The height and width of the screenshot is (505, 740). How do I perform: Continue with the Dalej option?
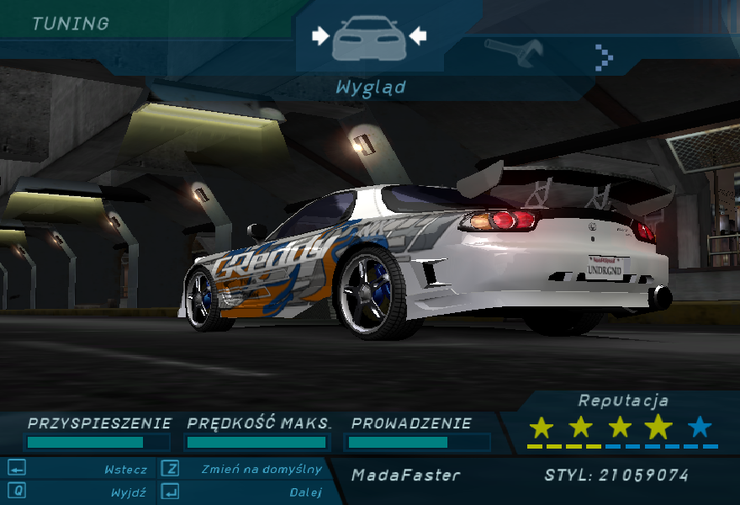(x=305, y=492)
